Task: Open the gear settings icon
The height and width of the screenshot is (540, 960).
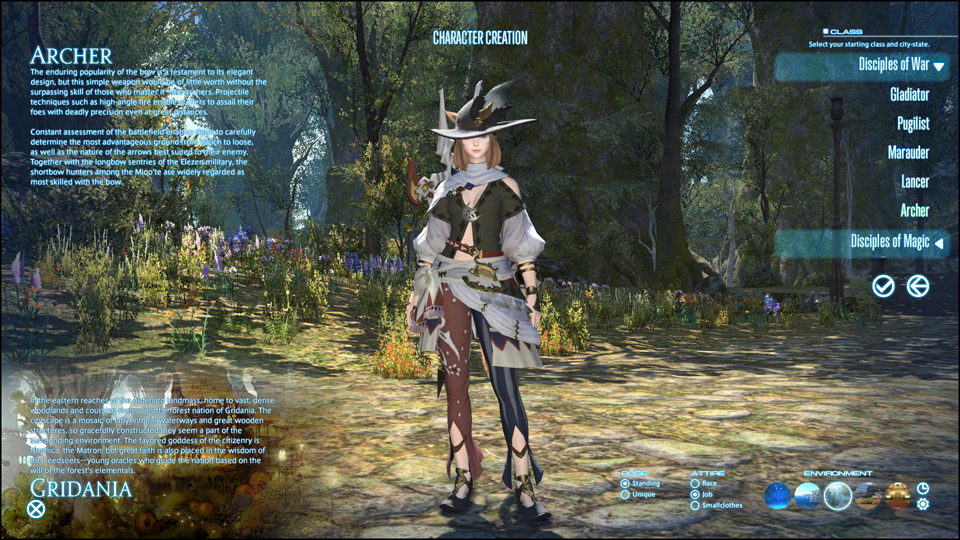Action: click(922, 504)
